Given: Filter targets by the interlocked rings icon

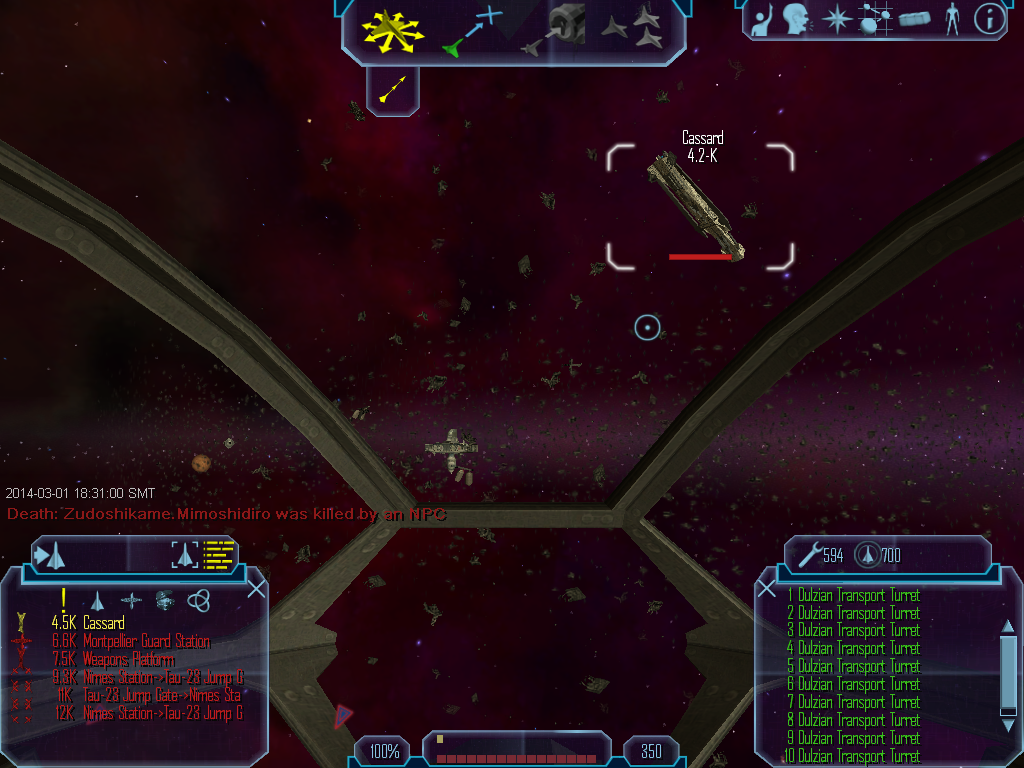Looking at the screenshot, I should [199, 600].
